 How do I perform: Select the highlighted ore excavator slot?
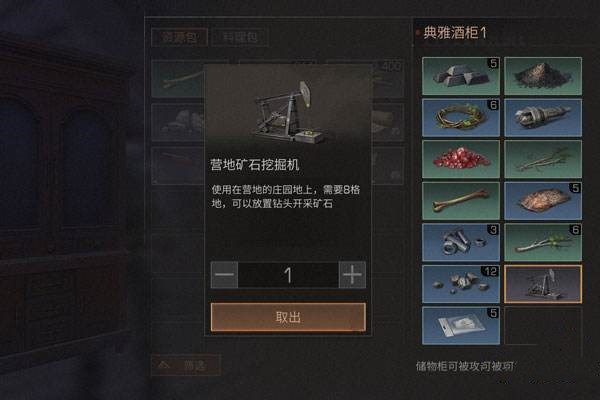(x=542, y=284)
